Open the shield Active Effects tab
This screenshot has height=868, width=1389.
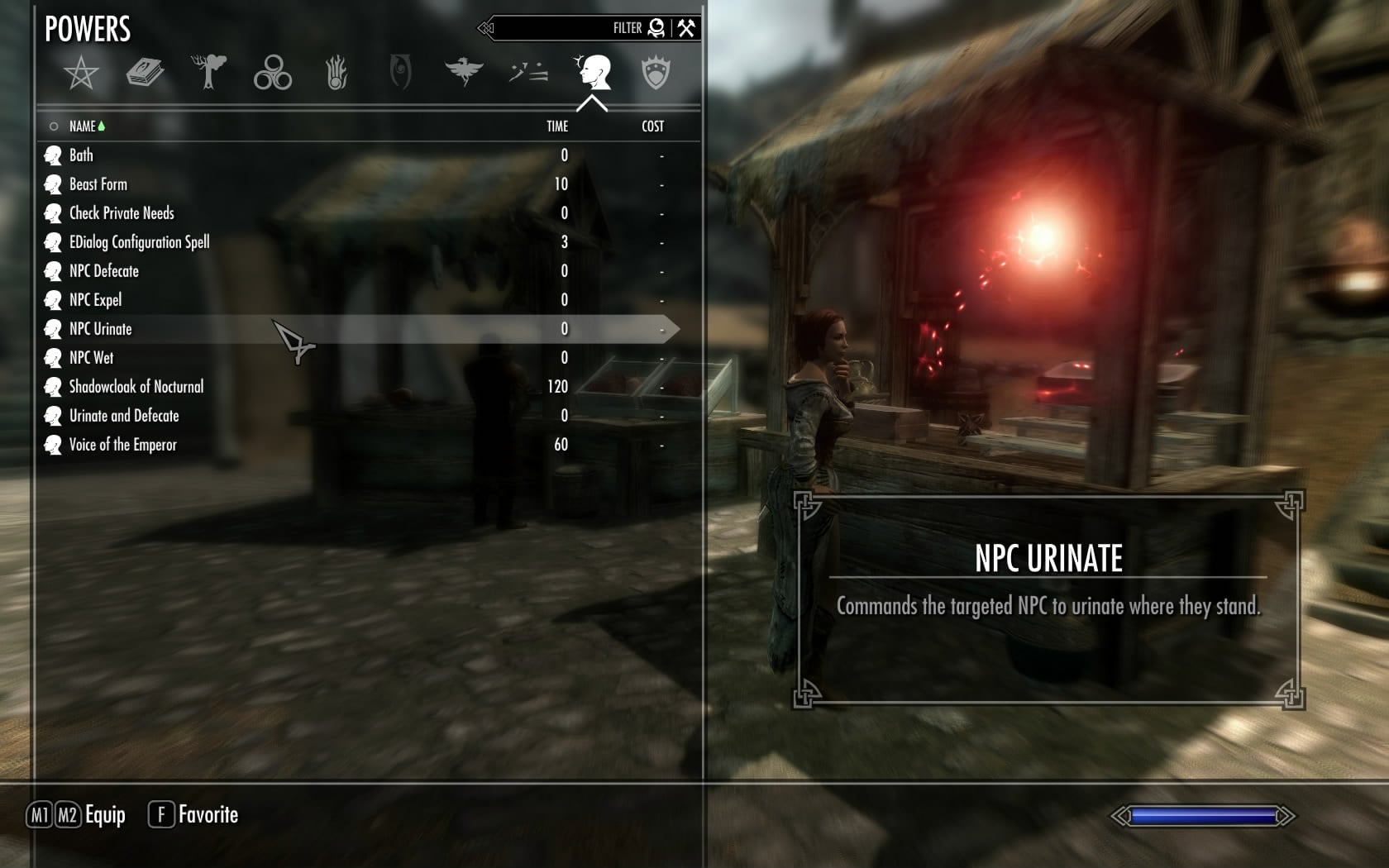(656, 73)
